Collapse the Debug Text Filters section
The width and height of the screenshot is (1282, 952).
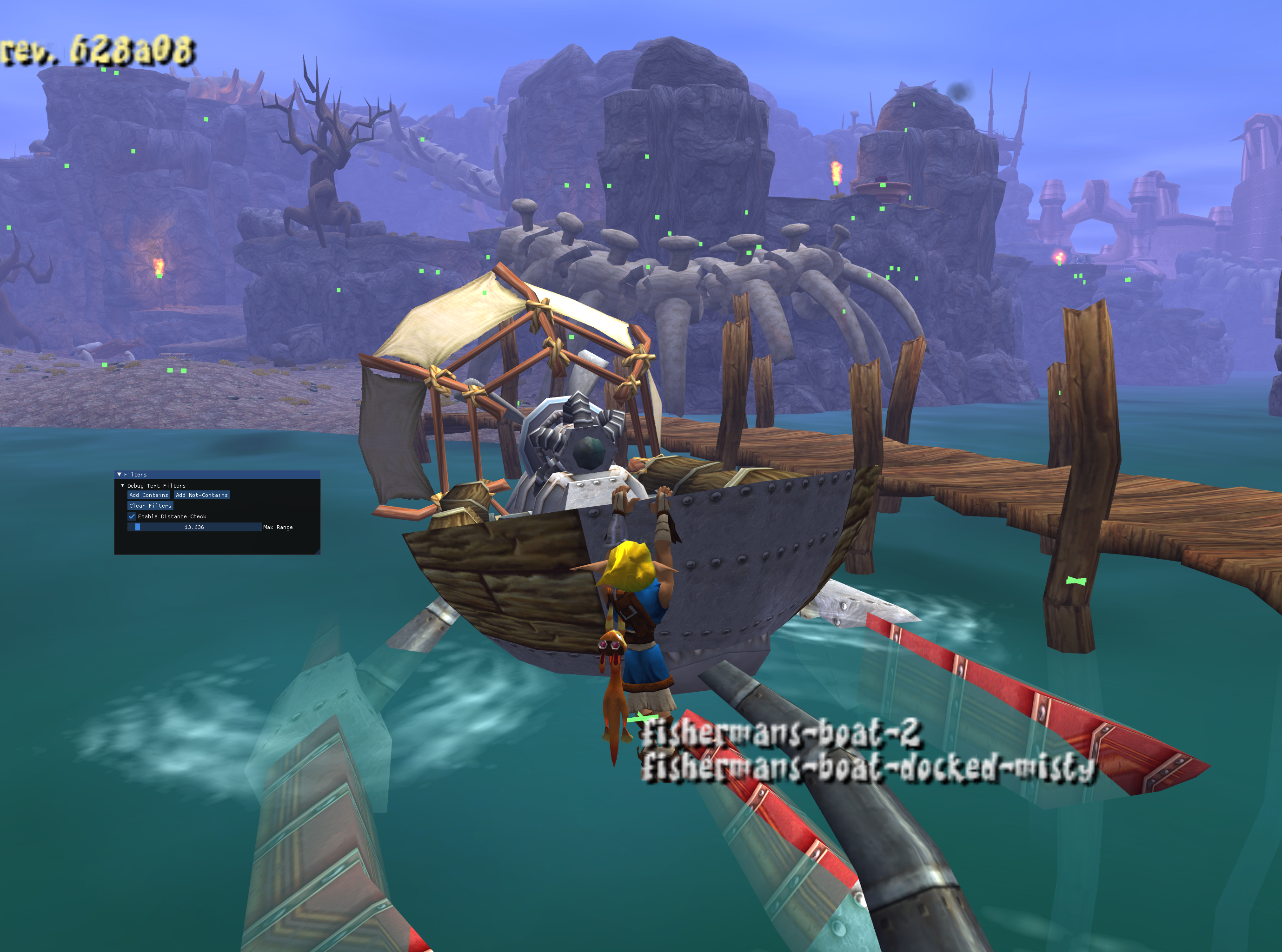click(122, 486)
